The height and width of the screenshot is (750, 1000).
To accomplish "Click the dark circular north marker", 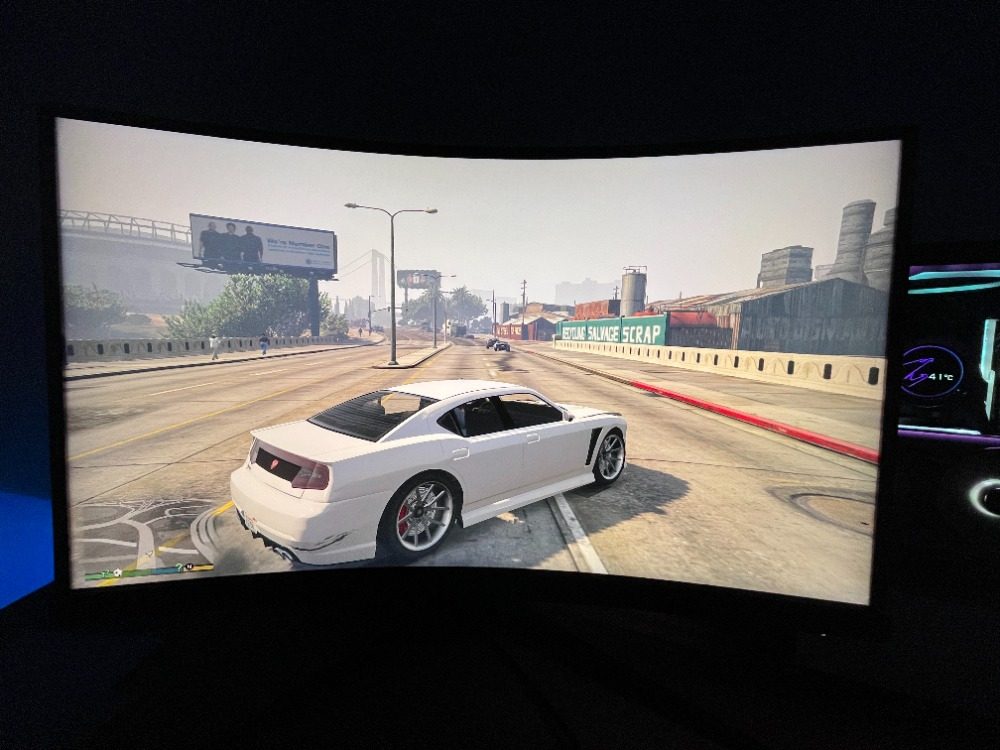I will (189, 567).
